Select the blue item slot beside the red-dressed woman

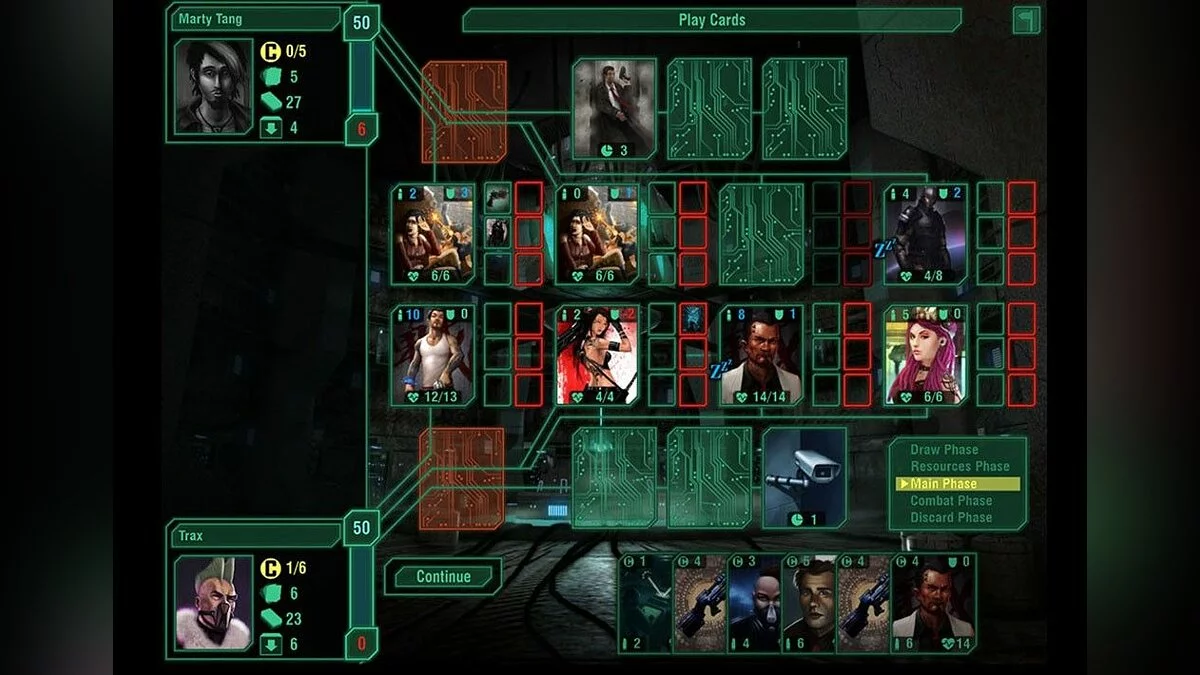pos(693,319)
